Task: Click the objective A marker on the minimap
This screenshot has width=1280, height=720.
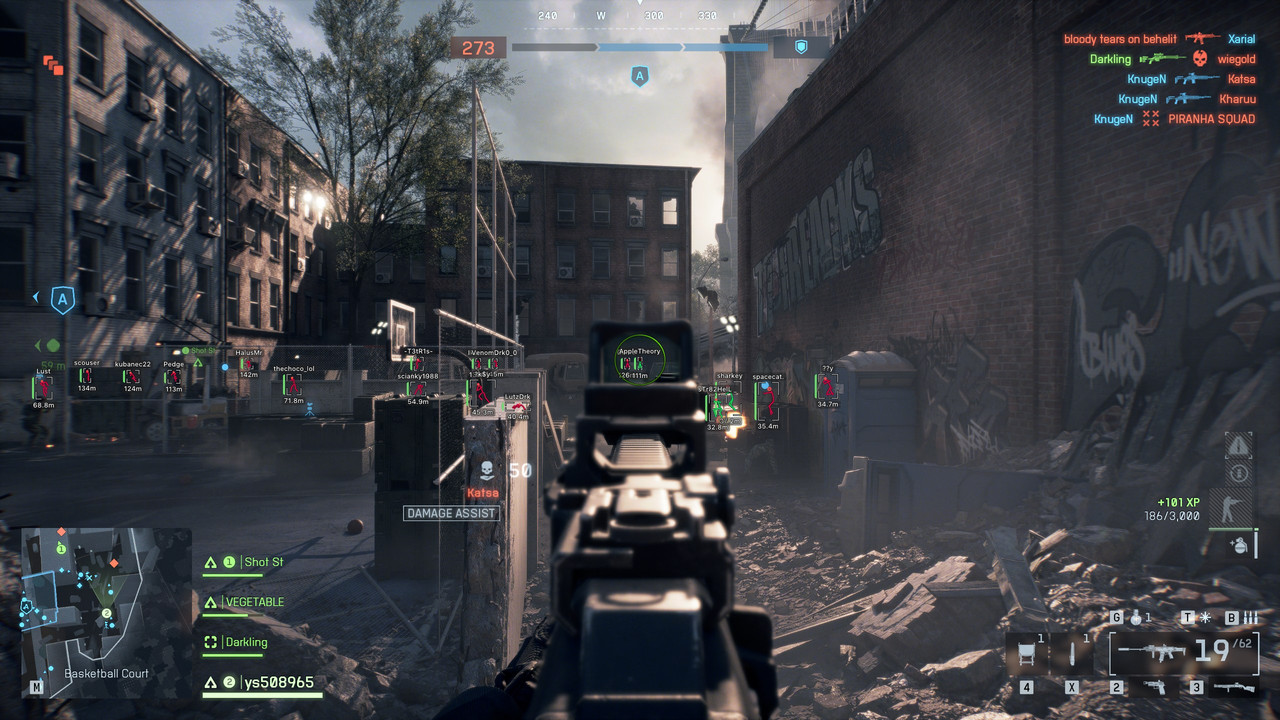Action: [27, 606]
